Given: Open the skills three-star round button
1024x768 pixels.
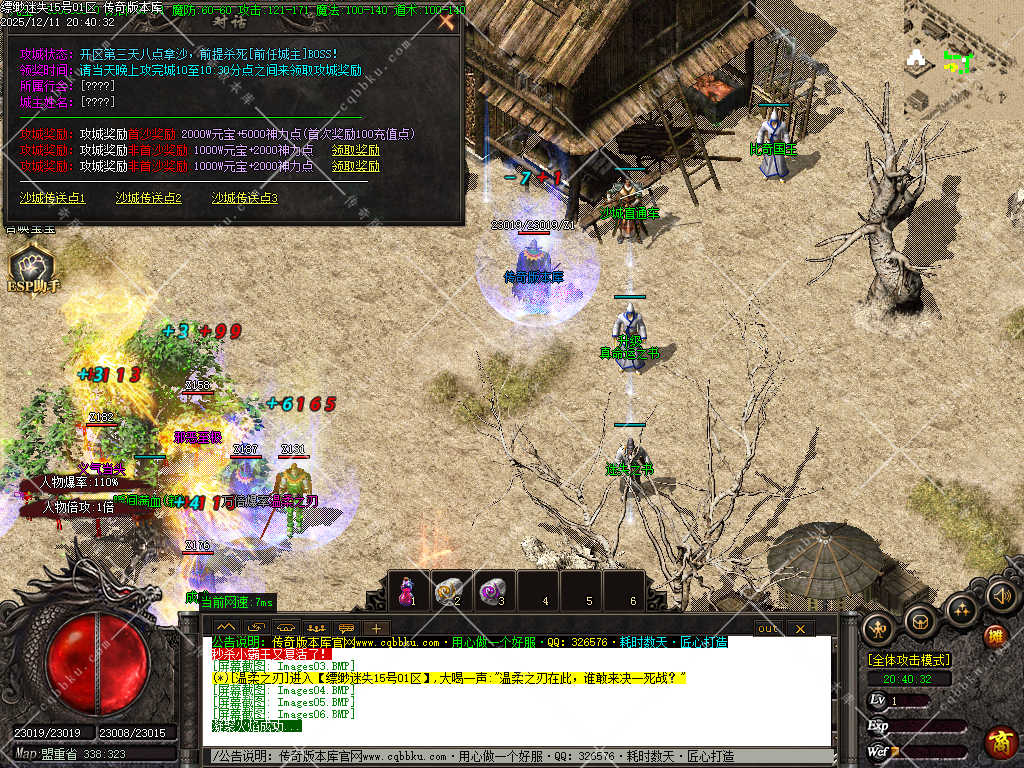Looking at the screenshot, I should (961, 608).
